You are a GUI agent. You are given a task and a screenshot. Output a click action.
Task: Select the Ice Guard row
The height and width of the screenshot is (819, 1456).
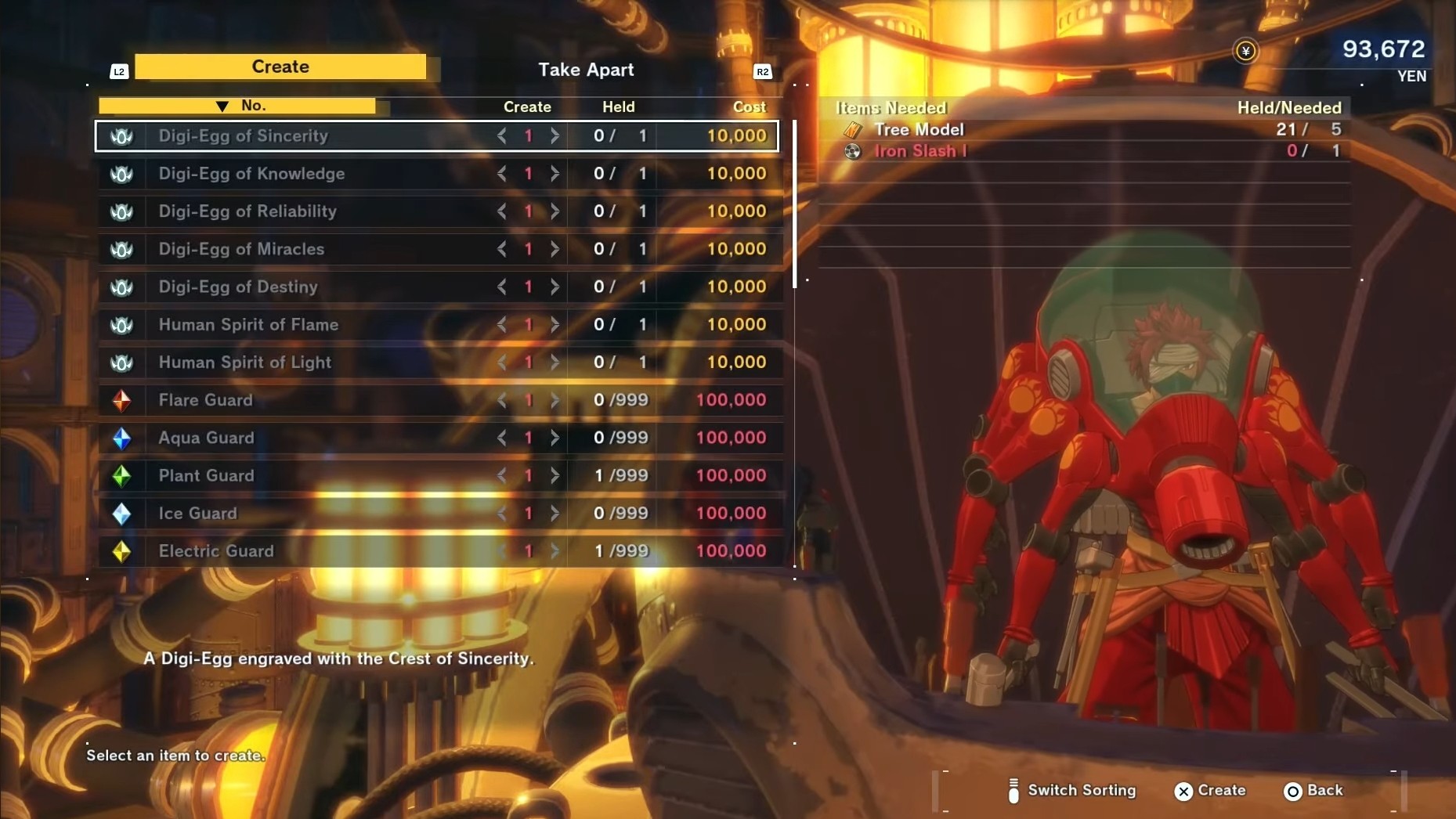point(197,514)
